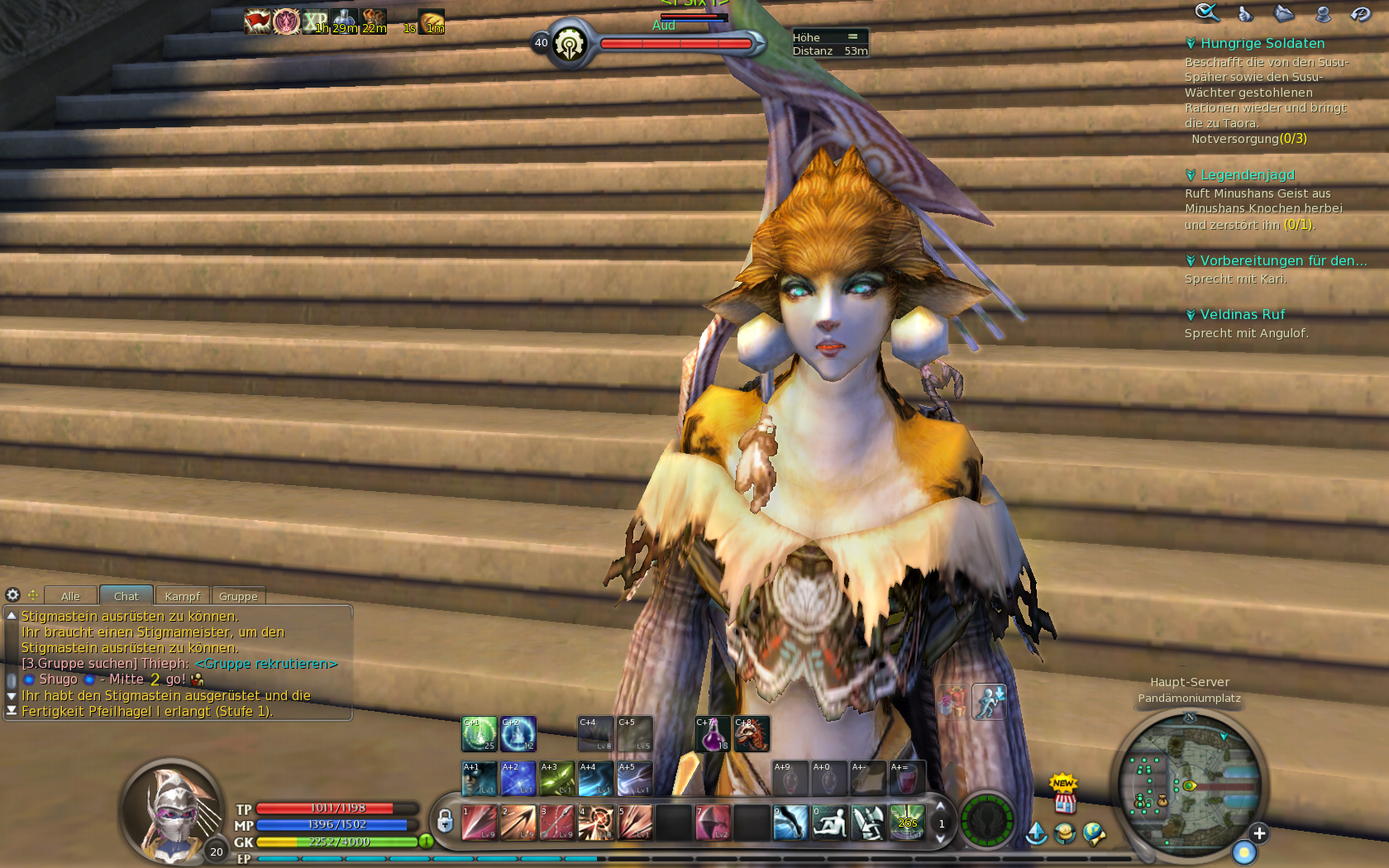Image resolution: width=1389 pixels, height=868 pixels.
Task: Use the sitting rest skill in slot 0
Action: coord(829,823)
